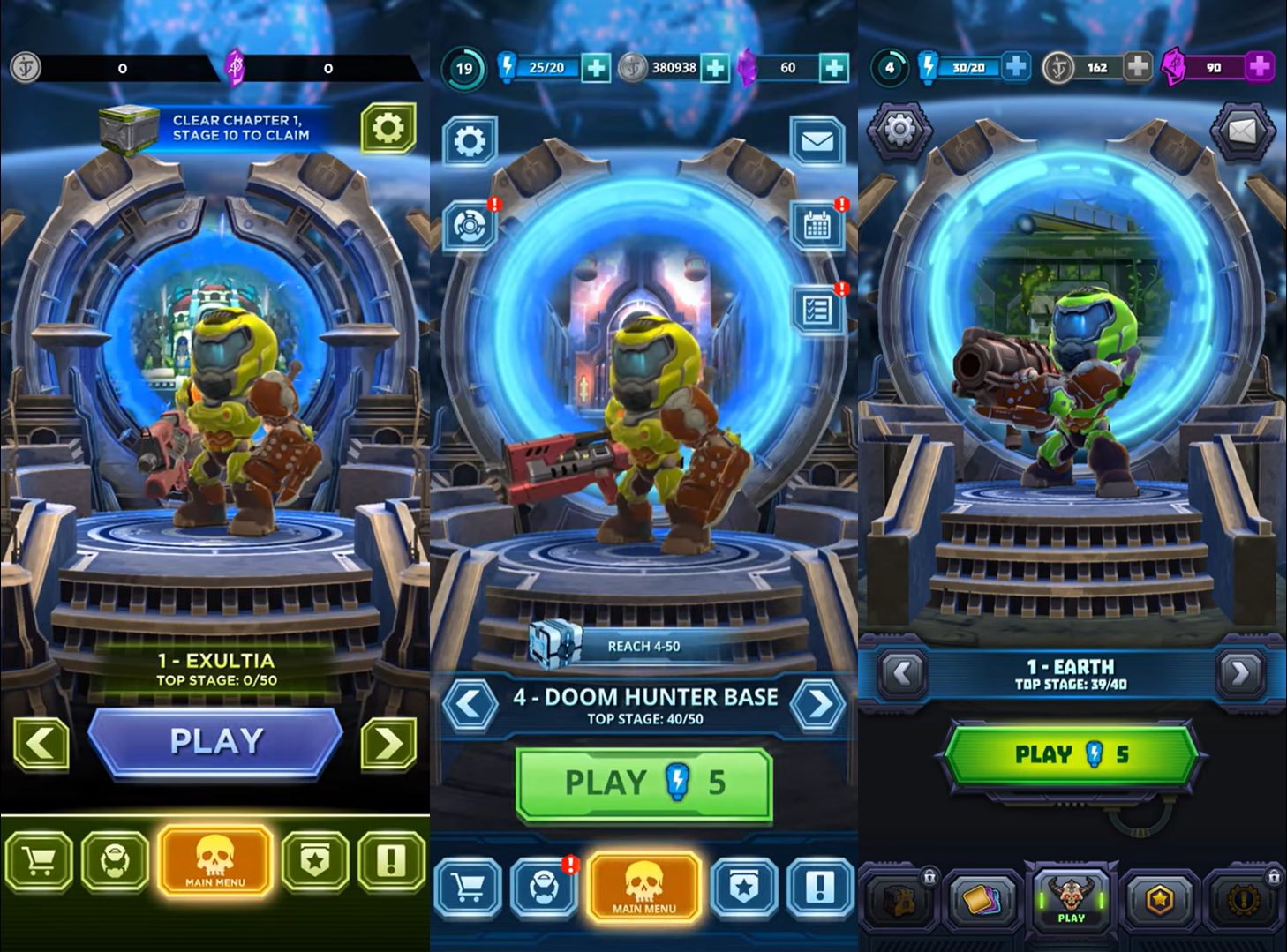Open the green shopping cart tab
This screenshot has width=1287, height=952.
(38, 859)
